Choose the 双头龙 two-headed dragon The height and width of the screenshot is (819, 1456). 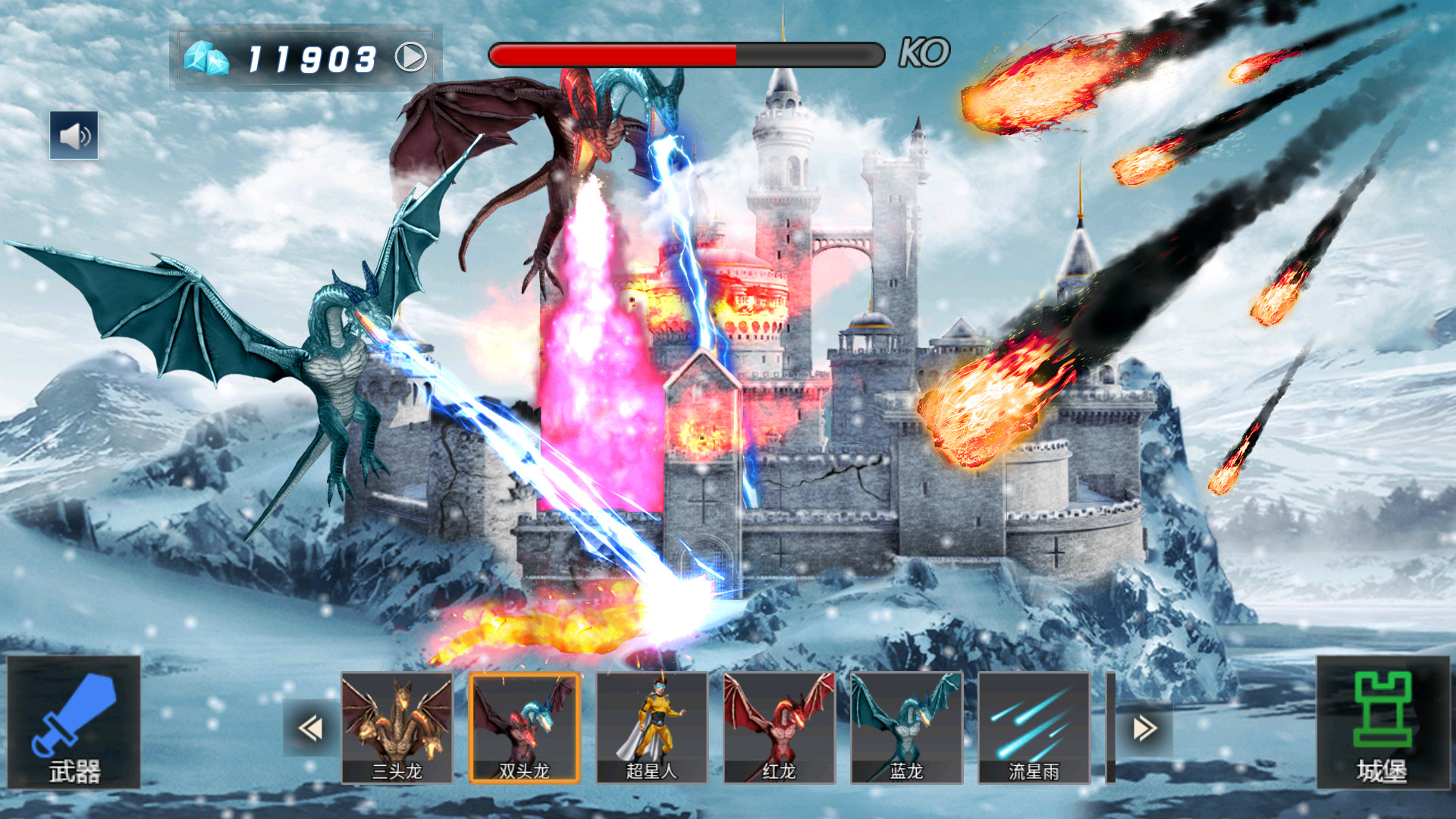tap(524, 727)
